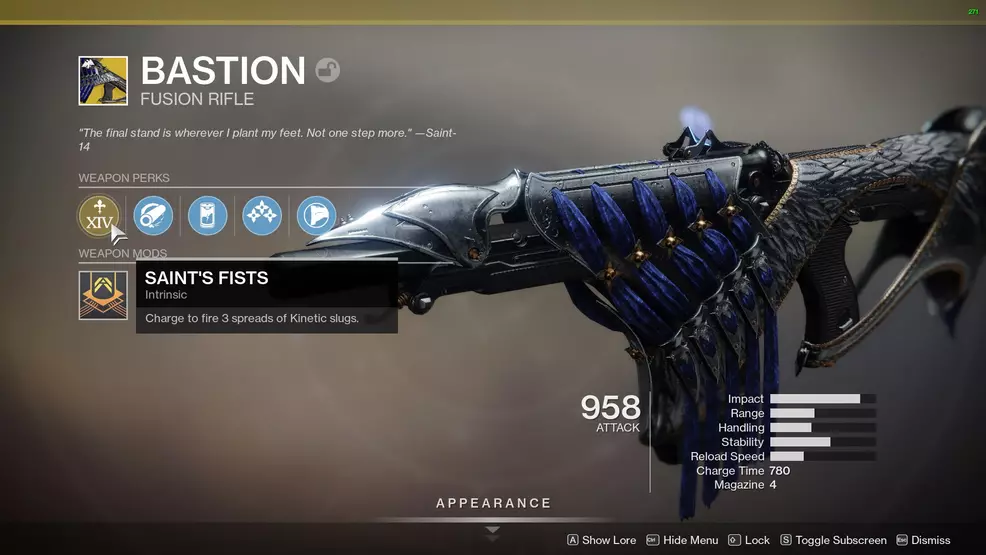This screenshot has width=986, height=555.
Task: Open the weapon mod slot
Action: click(103, 295)
